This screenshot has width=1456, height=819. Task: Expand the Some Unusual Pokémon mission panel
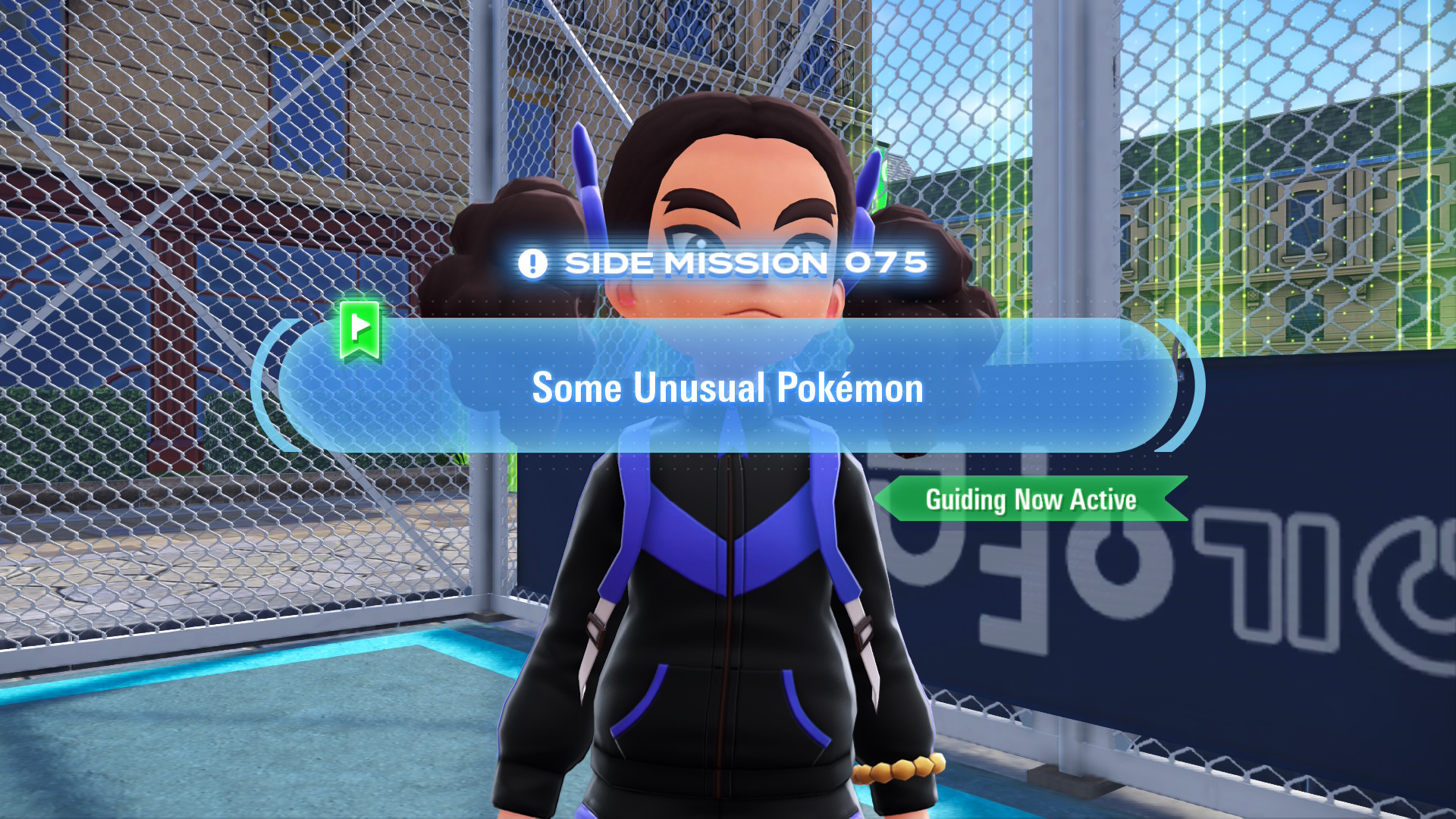pyautogui.click(x=726, y=388)
